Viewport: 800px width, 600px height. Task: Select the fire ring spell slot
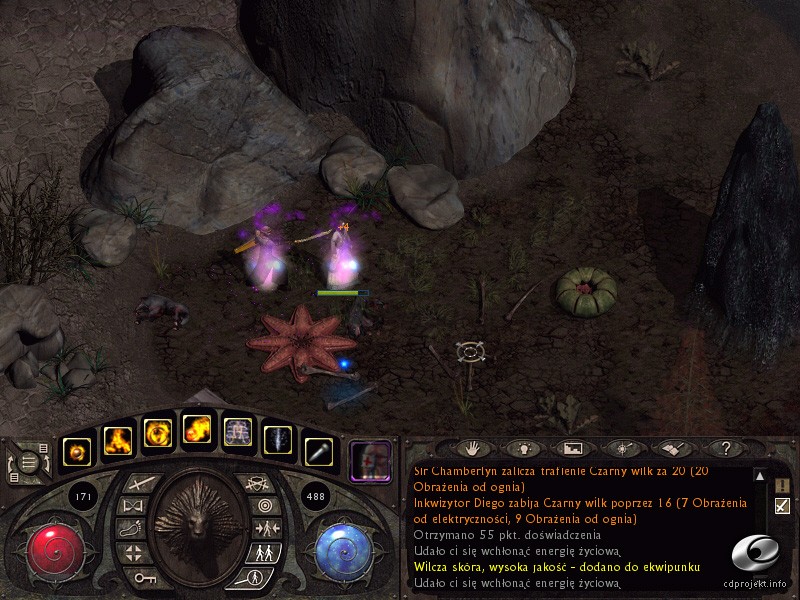158,433
